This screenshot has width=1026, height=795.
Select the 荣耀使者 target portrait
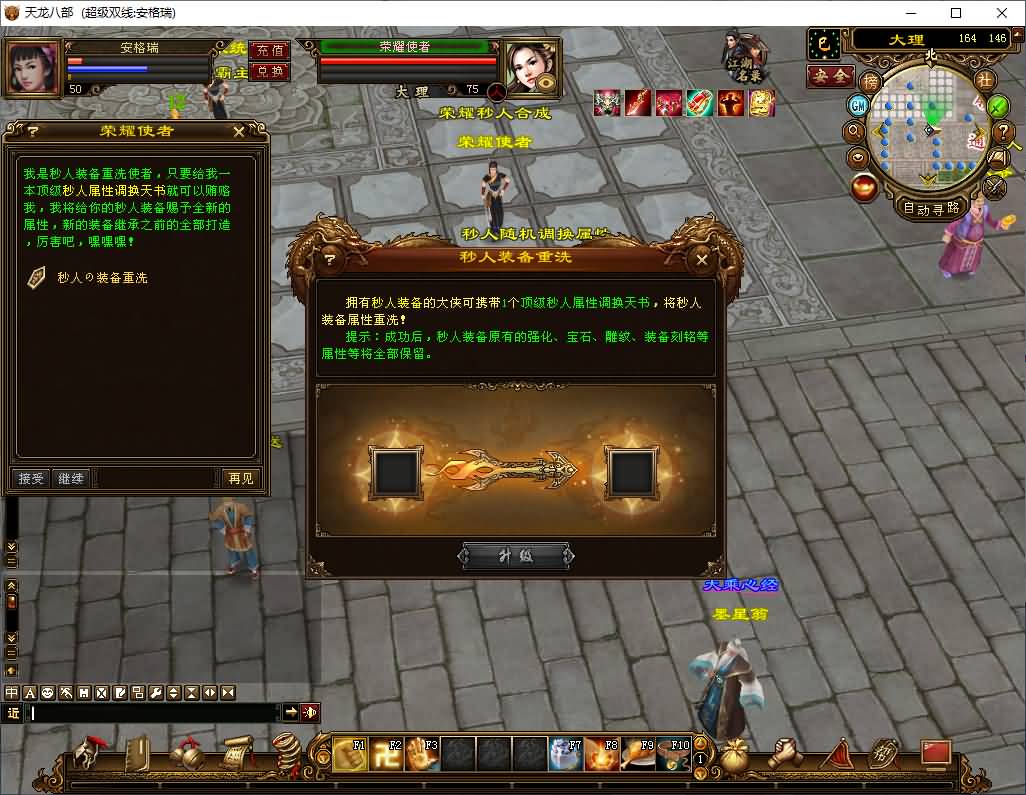point(529,66)
